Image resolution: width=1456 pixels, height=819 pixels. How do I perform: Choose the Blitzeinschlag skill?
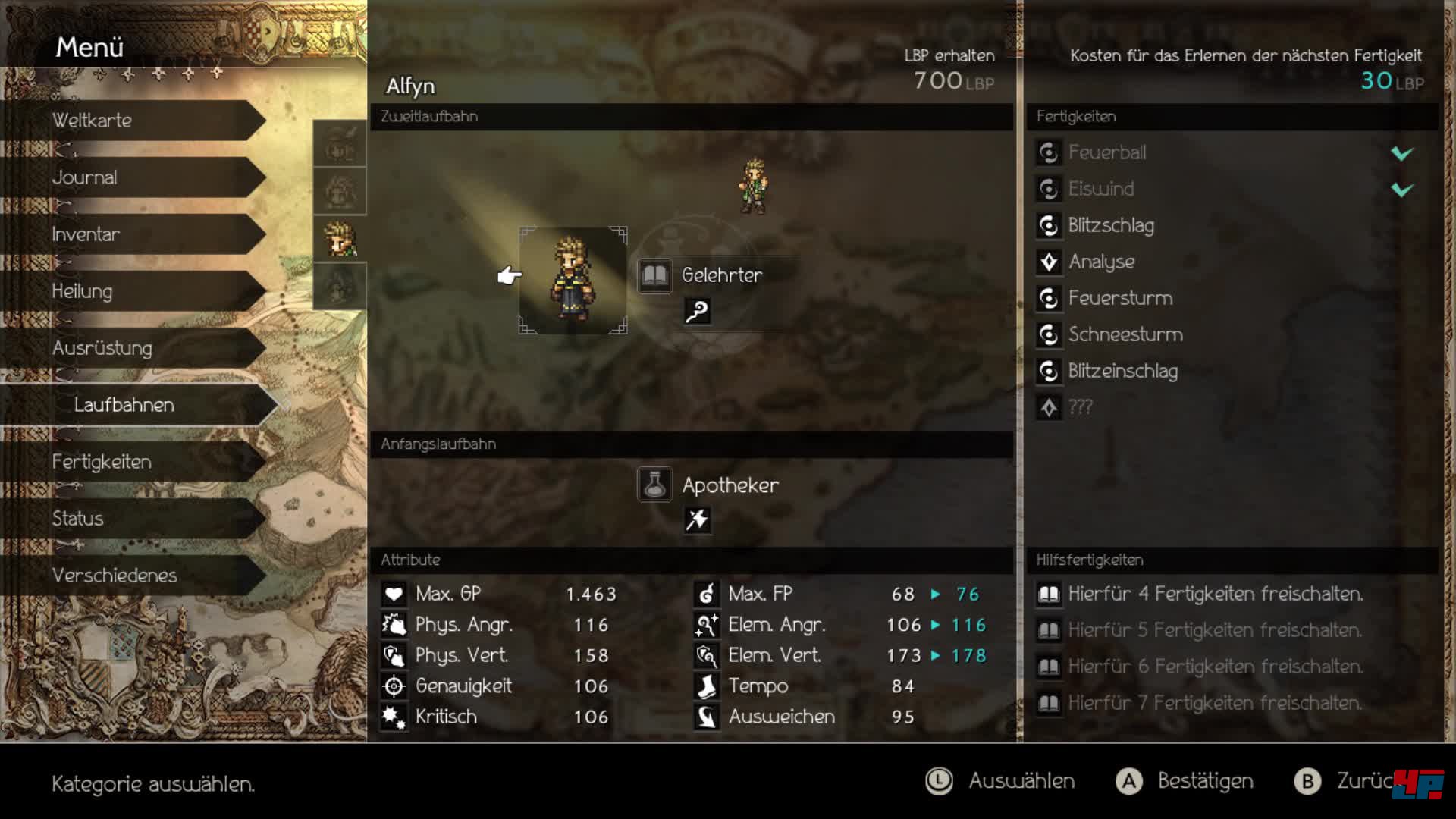[x=1122, y=371]
